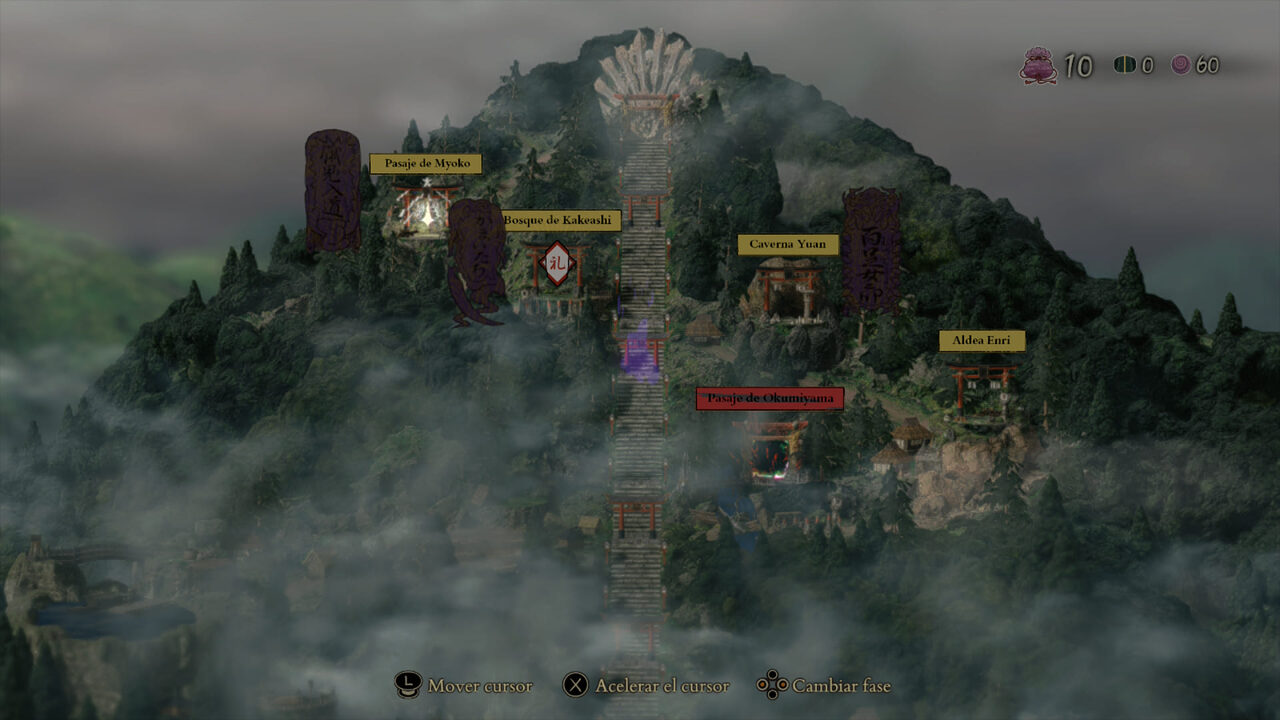Choose the torii gate marker below Caverna Yuan
1280x720 pixels.
coord(788,289)
